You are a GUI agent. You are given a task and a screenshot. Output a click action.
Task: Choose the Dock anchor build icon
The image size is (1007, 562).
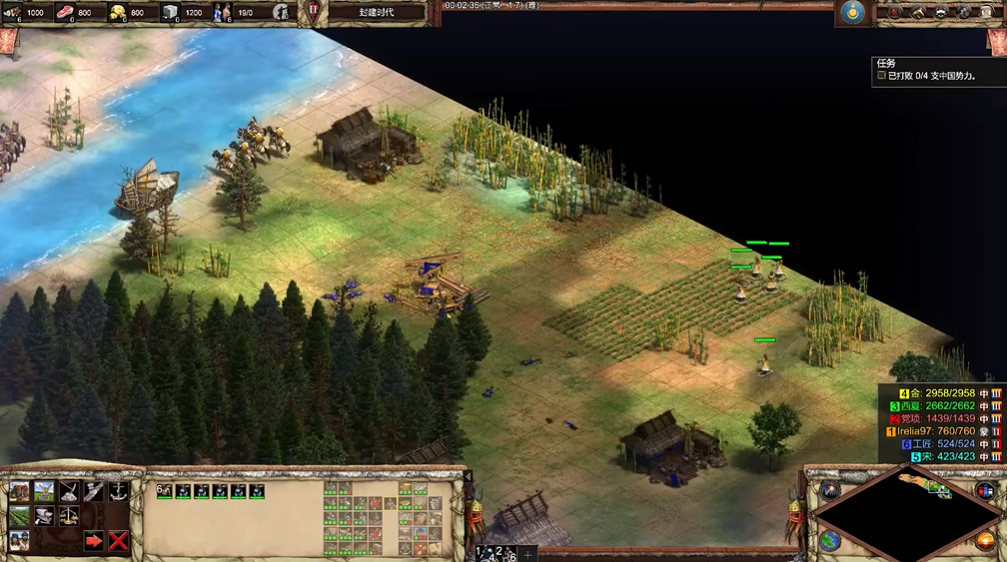[119, 491]
